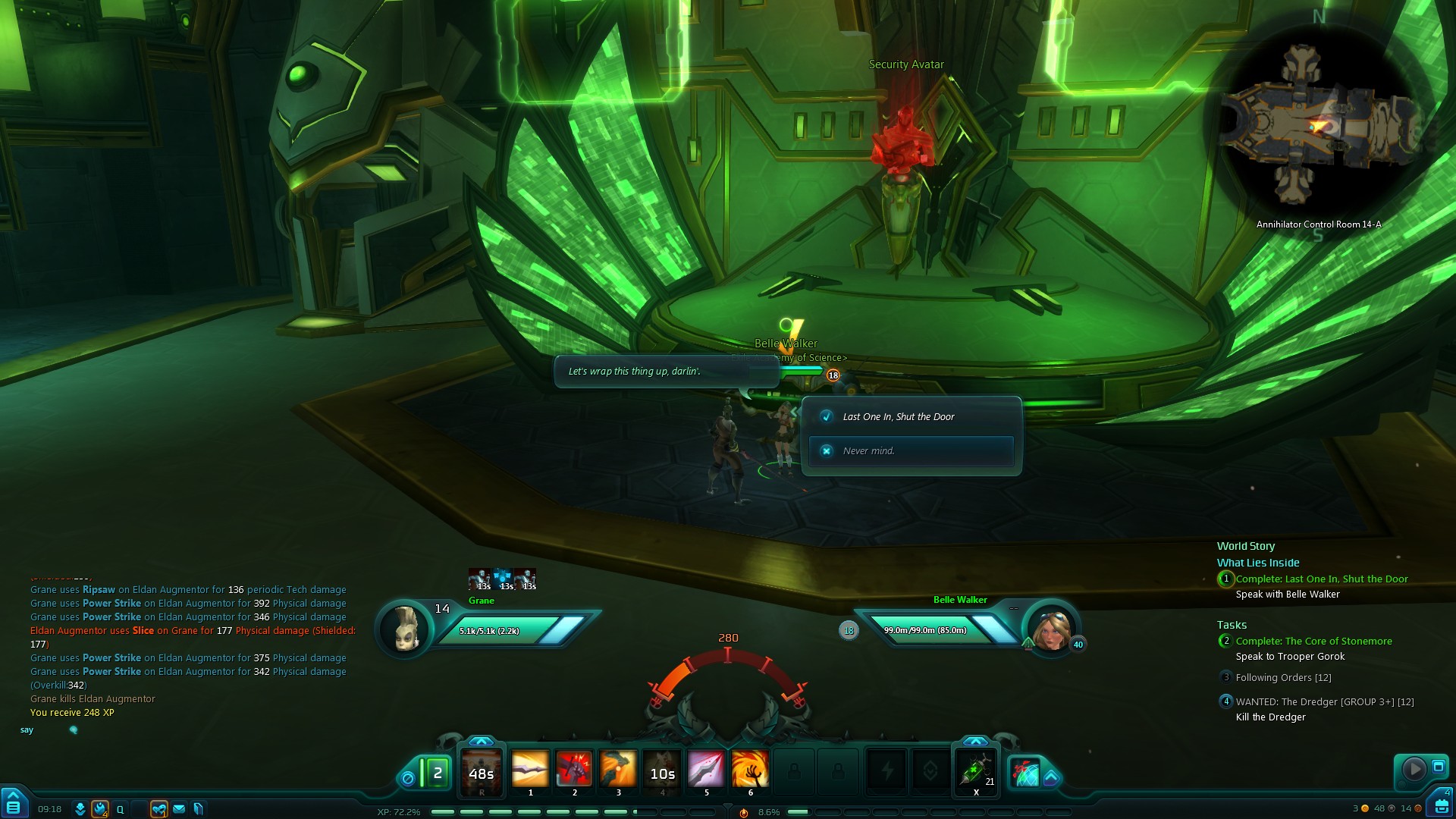
Task: Select the 'WANTED: The Dredger' task entry
Action: (1324, 702)
